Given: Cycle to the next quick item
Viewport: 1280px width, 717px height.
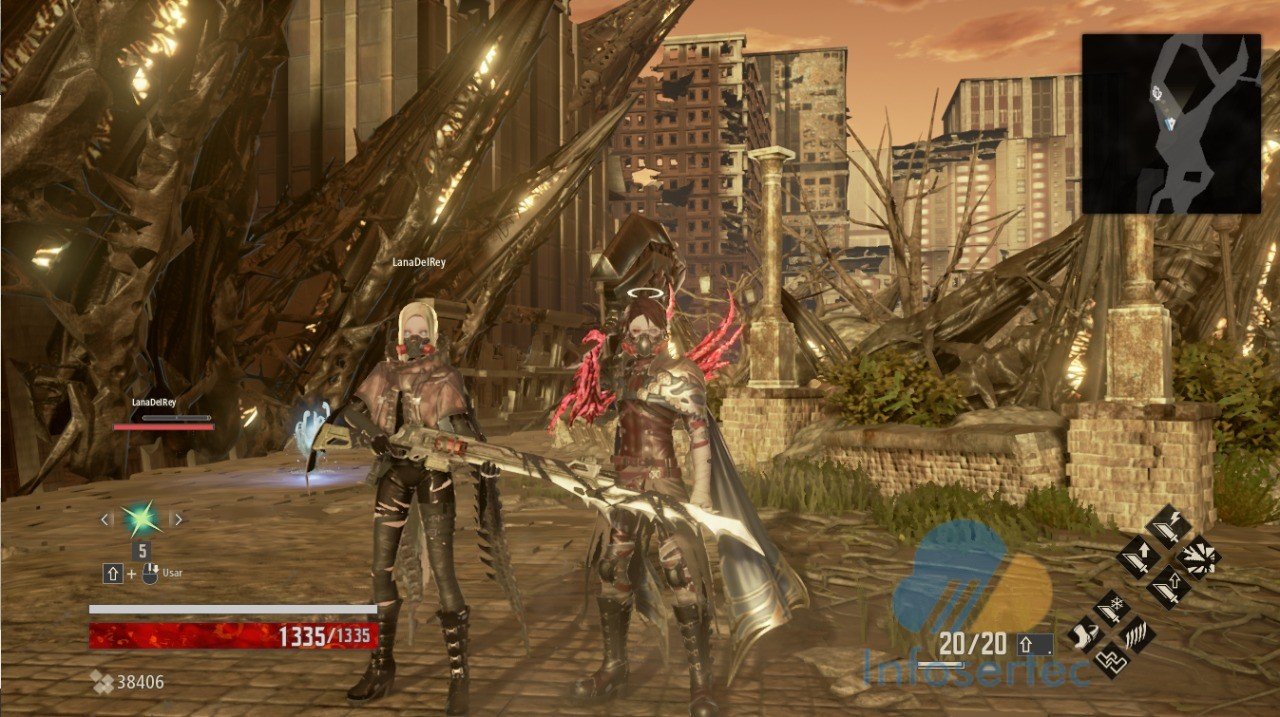Looking at the screenshot, I should [x=177, y=519].
